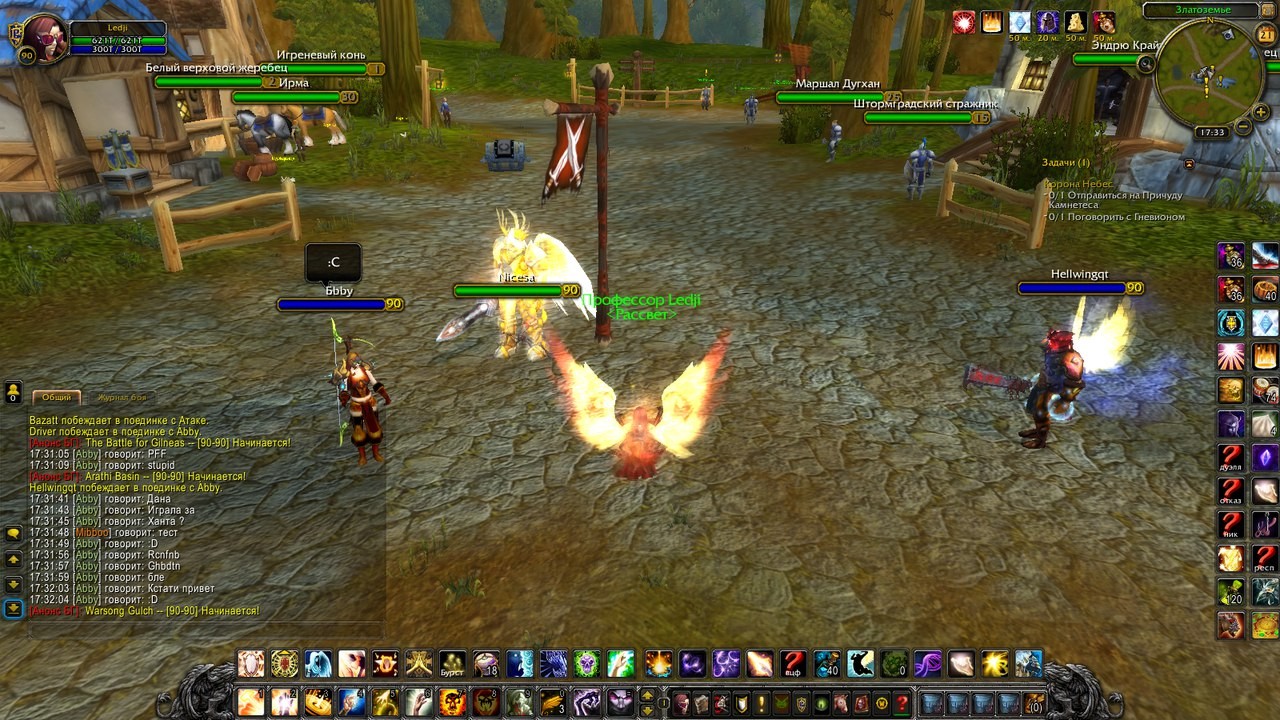Click the cheese food buff icon
1280x720 pixels.
coord(1076,22)
